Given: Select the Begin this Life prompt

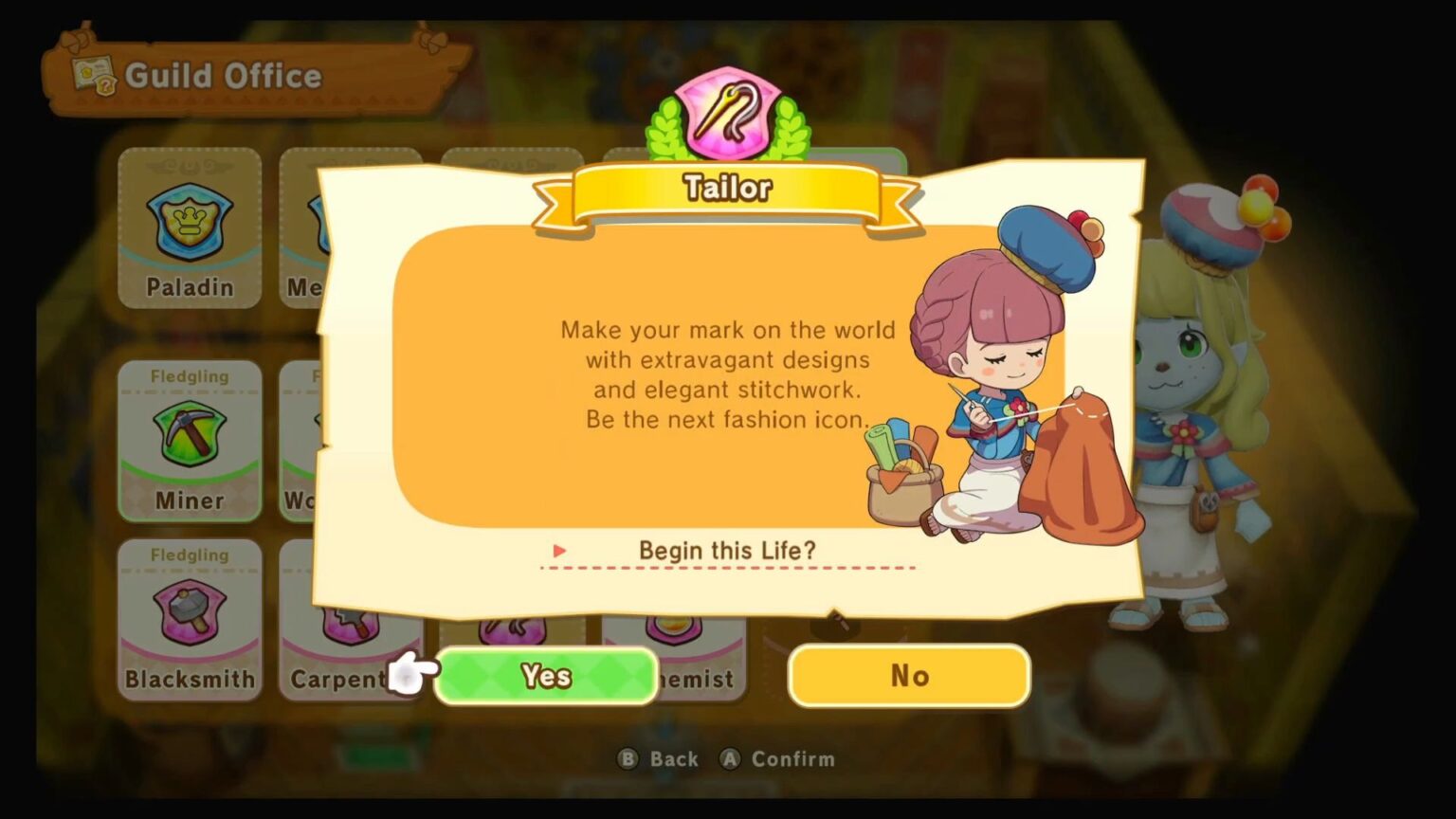Looking at the screenshot, I should [728, 551].
